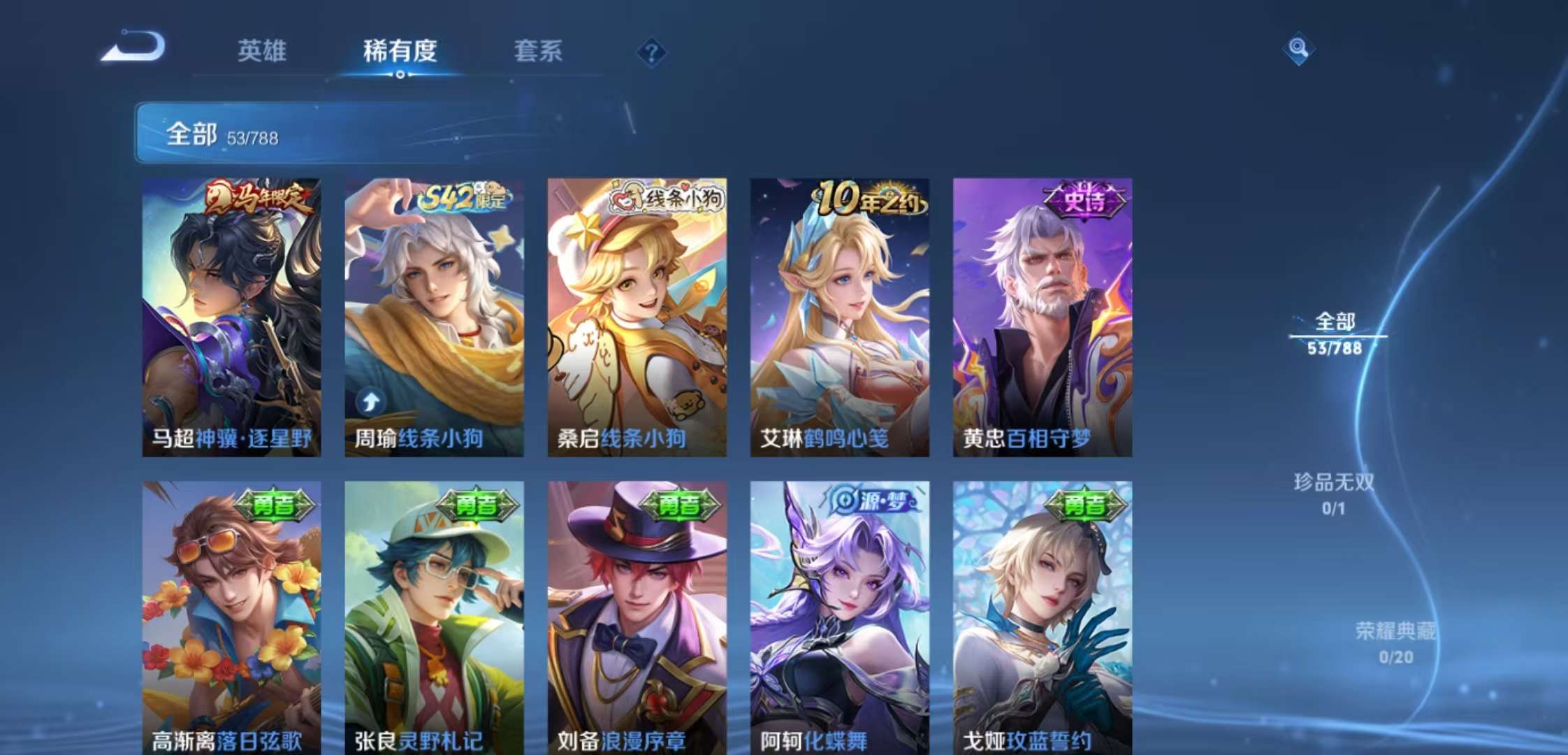
Task: Select the 稀有度 tab
Action: click(x=400, y=51)
